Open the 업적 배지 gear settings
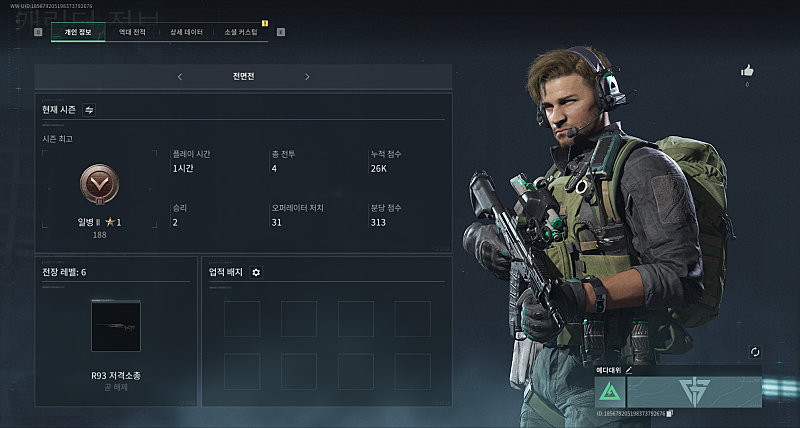 tap(256, 272)
